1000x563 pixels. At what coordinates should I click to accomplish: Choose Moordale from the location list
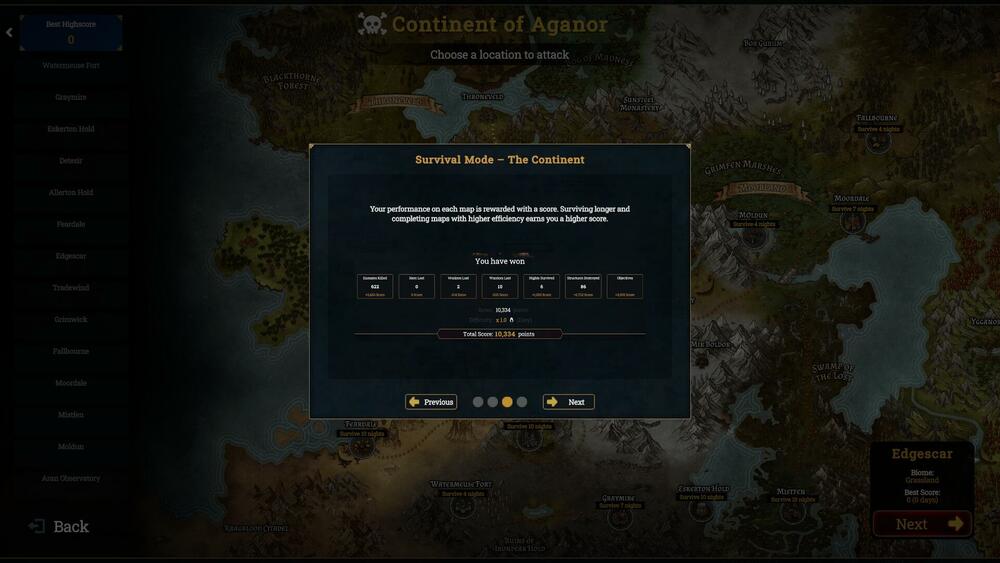(x=71, y=383)
